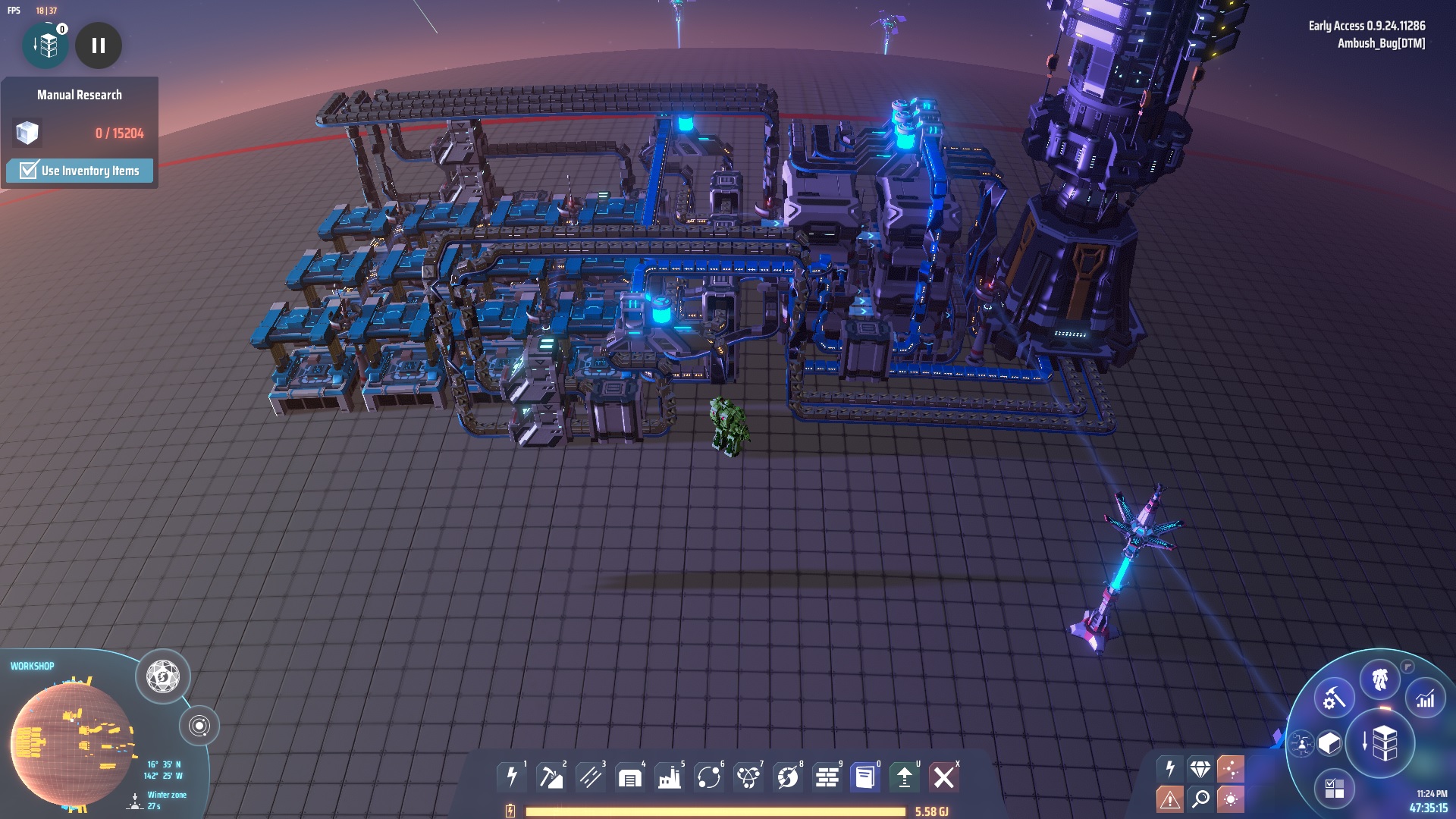Open the blueprint book on the build bar
The height and width of the screenshot is (819, 1456).
pos(865,777)
